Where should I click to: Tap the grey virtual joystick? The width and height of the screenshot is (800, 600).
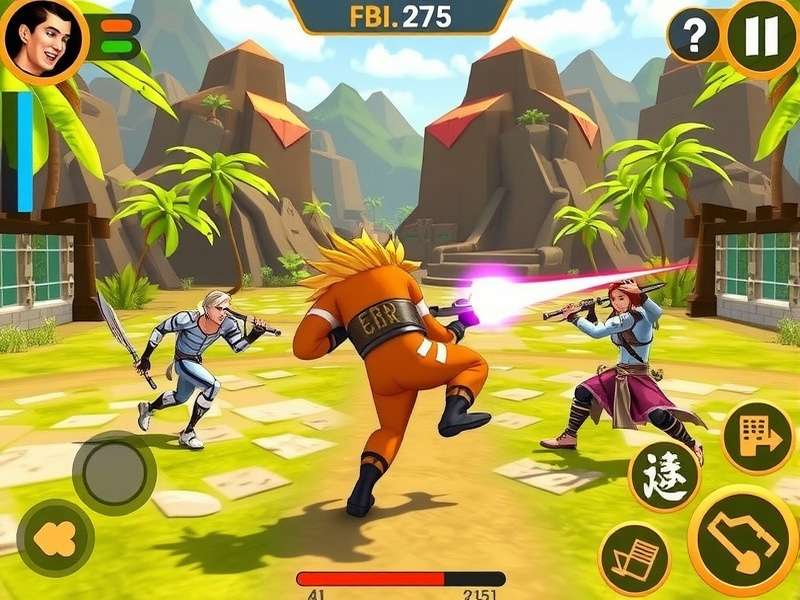coord(114,473)
